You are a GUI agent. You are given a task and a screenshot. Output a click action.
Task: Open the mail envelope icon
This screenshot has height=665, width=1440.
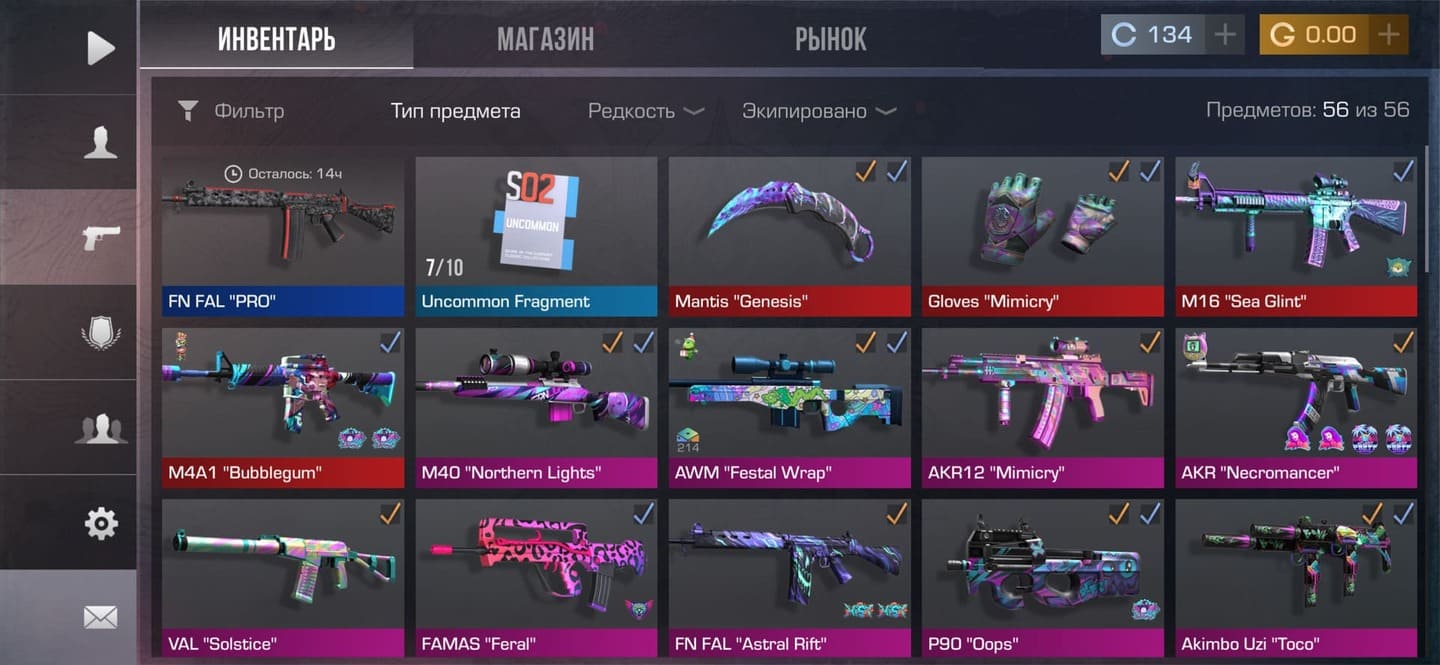100,617
